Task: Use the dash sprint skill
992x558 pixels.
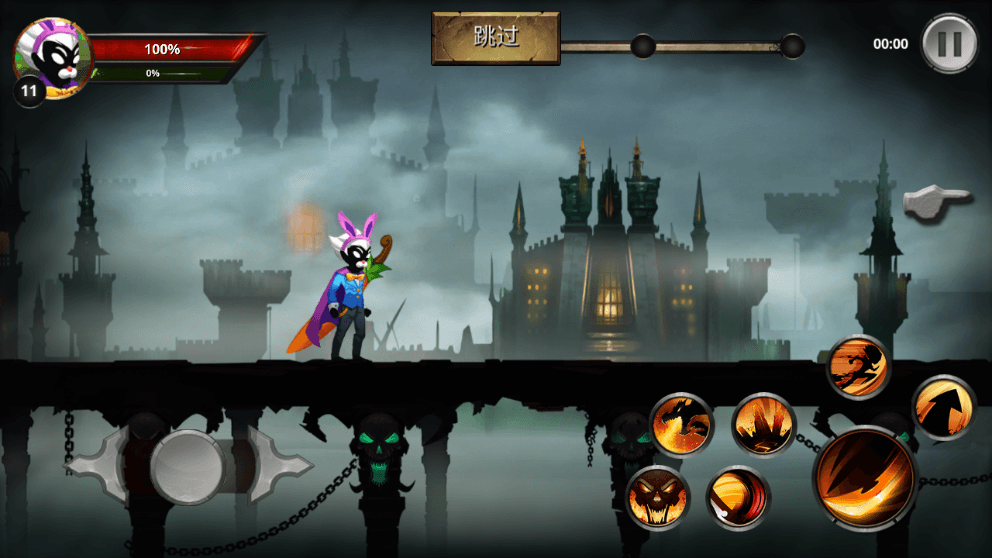Action: point(859,366)
